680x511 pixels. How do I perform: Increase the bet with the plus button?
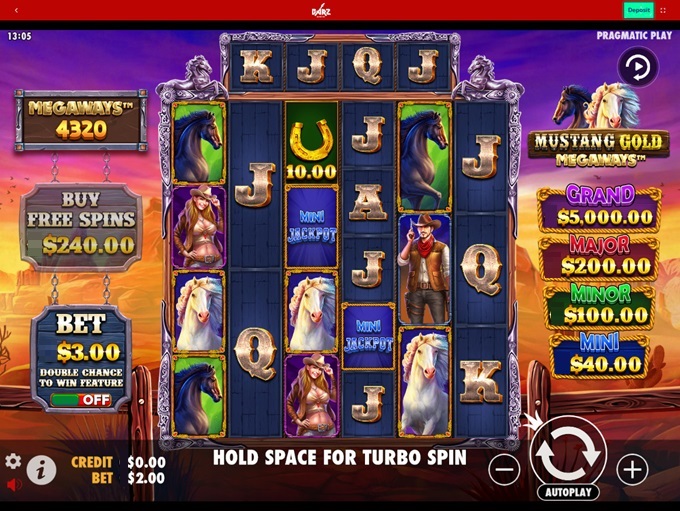click(632, 468)
